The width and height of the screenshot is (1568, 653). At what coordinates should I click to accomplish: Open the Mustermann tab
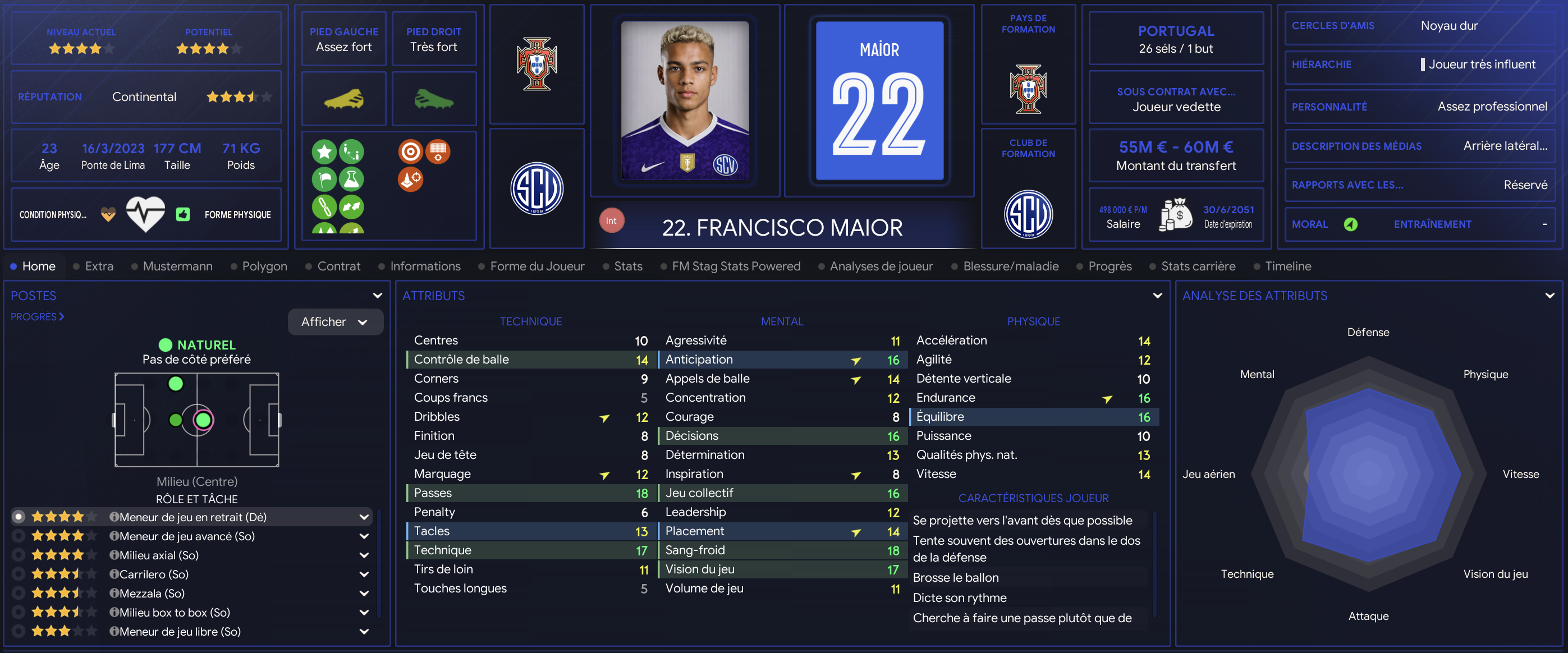tap(177, 266)
